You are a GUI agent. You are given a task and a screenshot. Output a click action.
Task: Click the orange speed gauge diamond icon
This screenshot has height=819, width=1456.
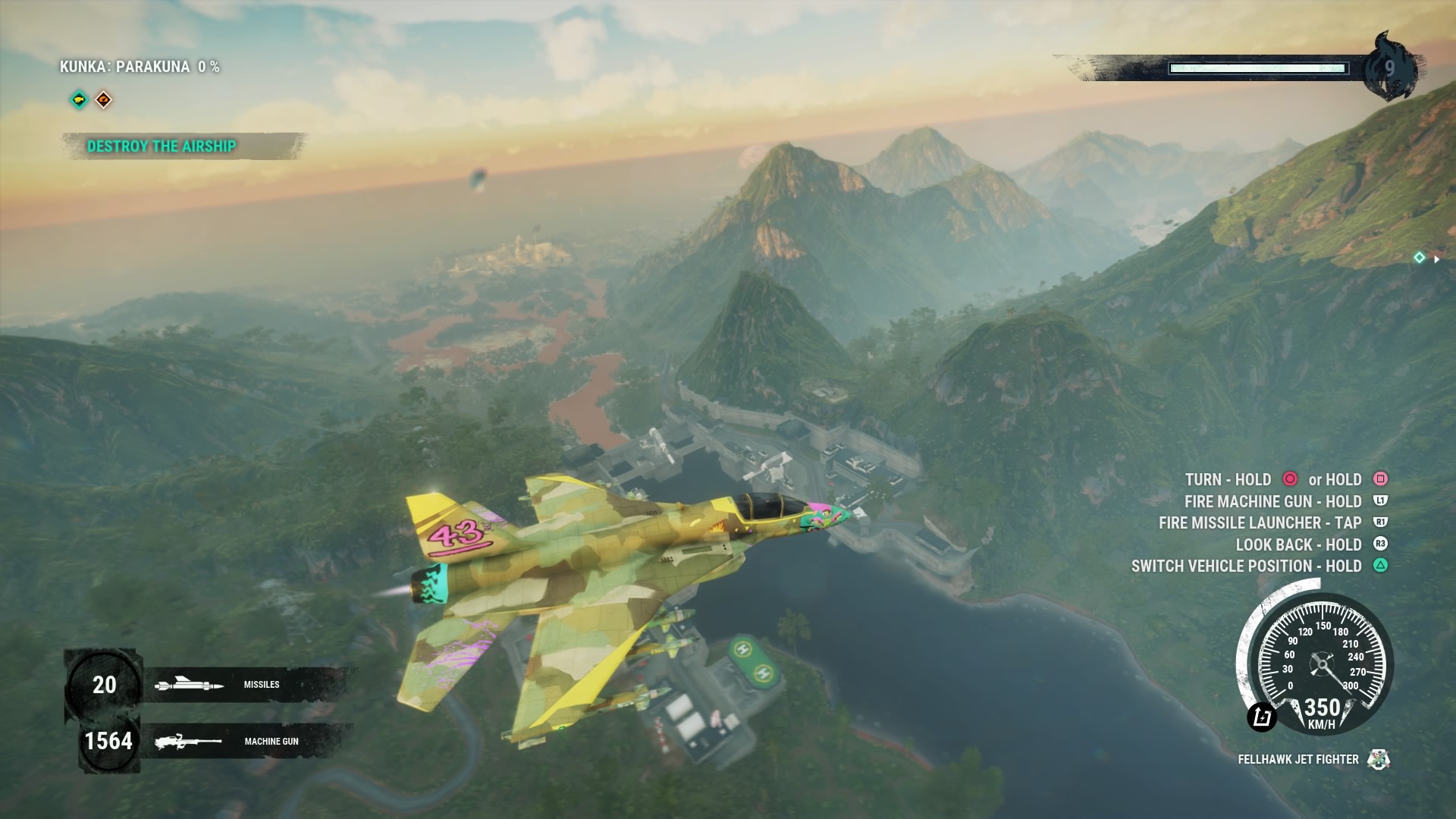click(104, 99)
